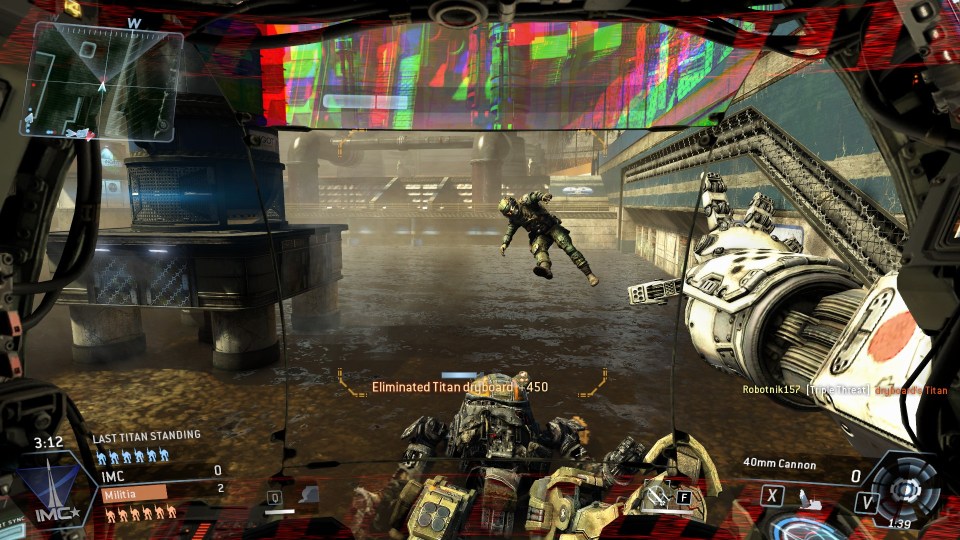Select the highlighted Militia team bar
Screen dimensions: 960x540
coord(132,492)
